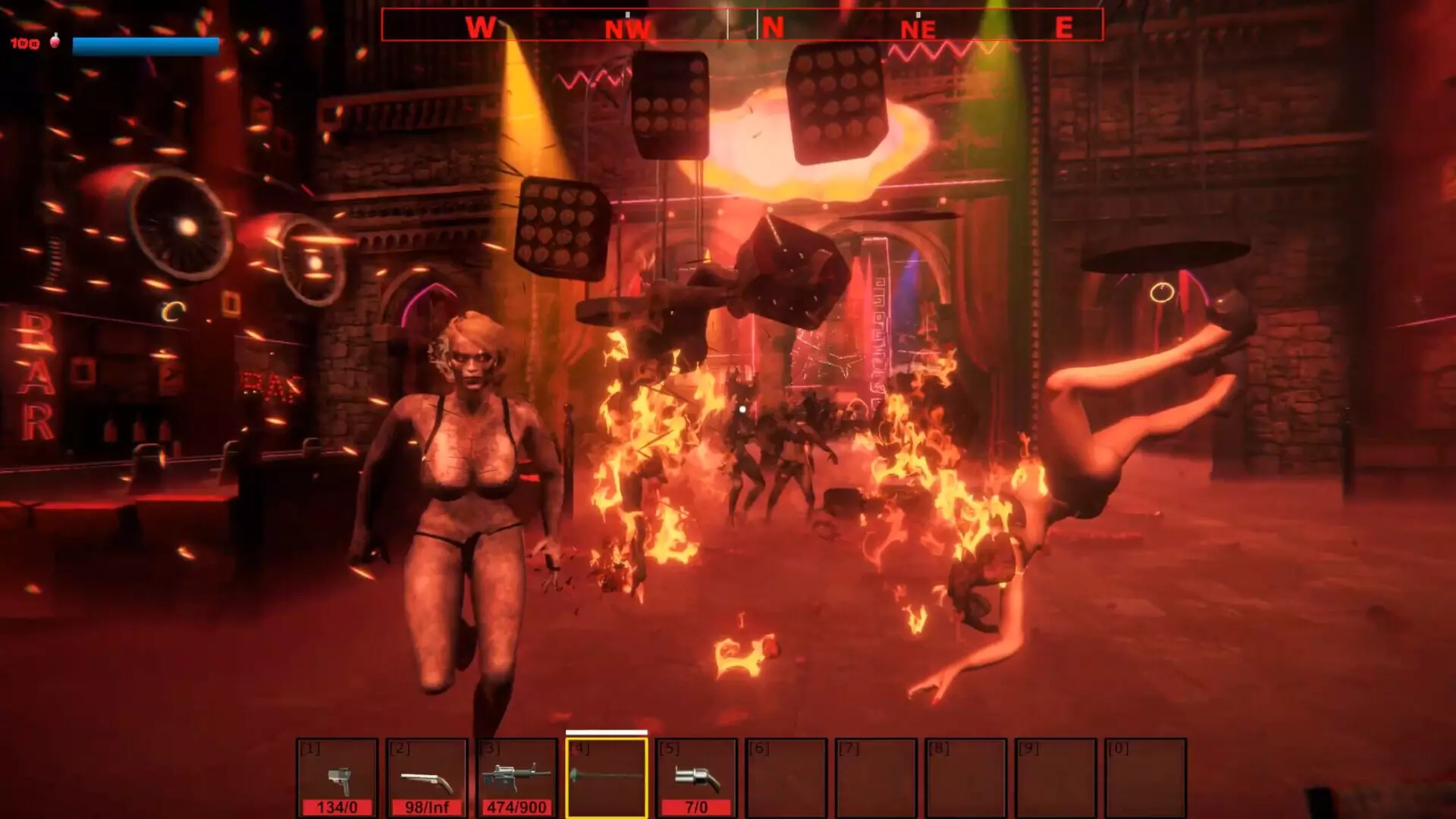
Task: Click the health potion icon near 100
Action: click(54, 41)
